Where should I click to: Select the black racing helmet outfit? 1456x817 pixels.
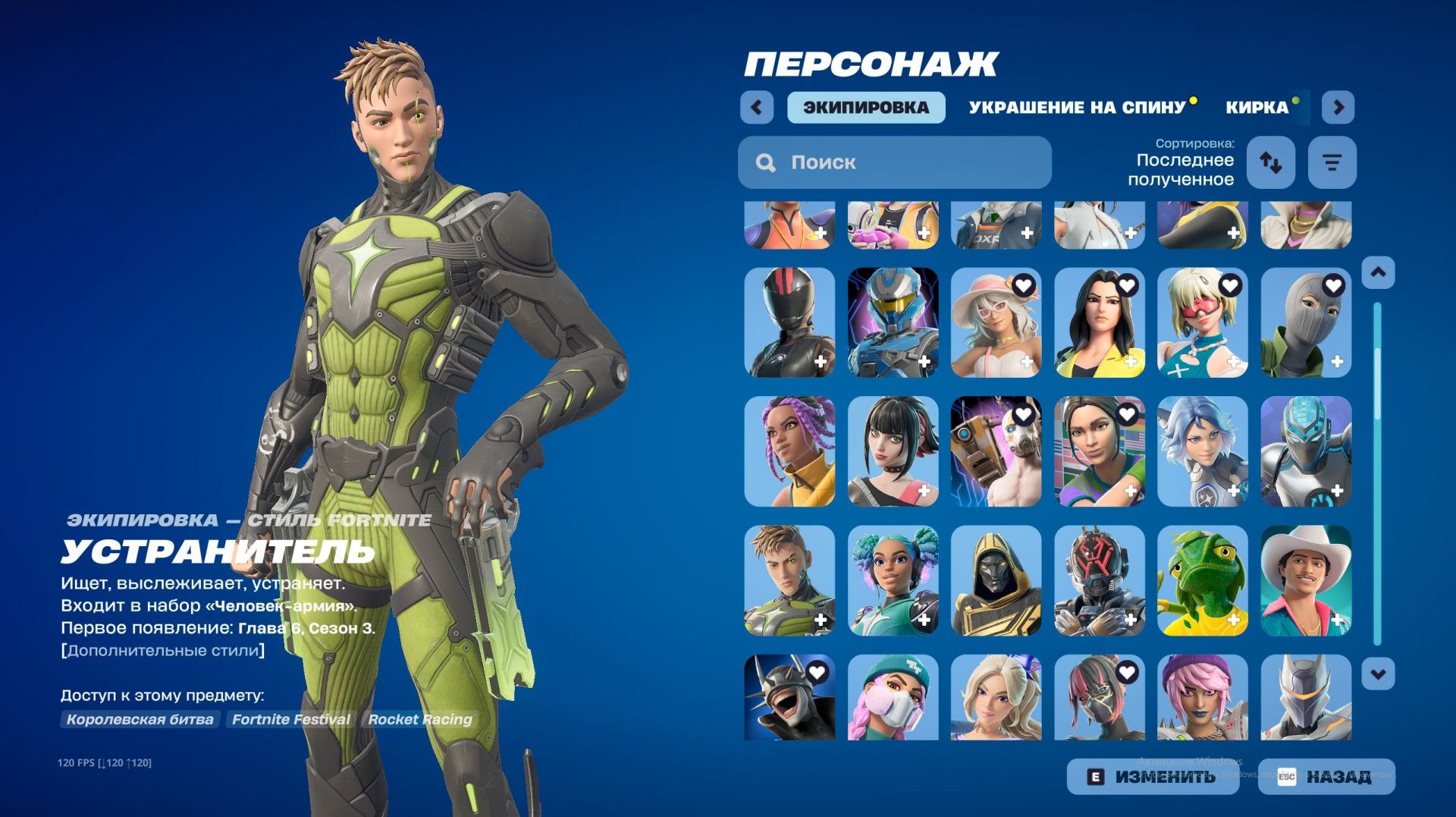[789, 322]
